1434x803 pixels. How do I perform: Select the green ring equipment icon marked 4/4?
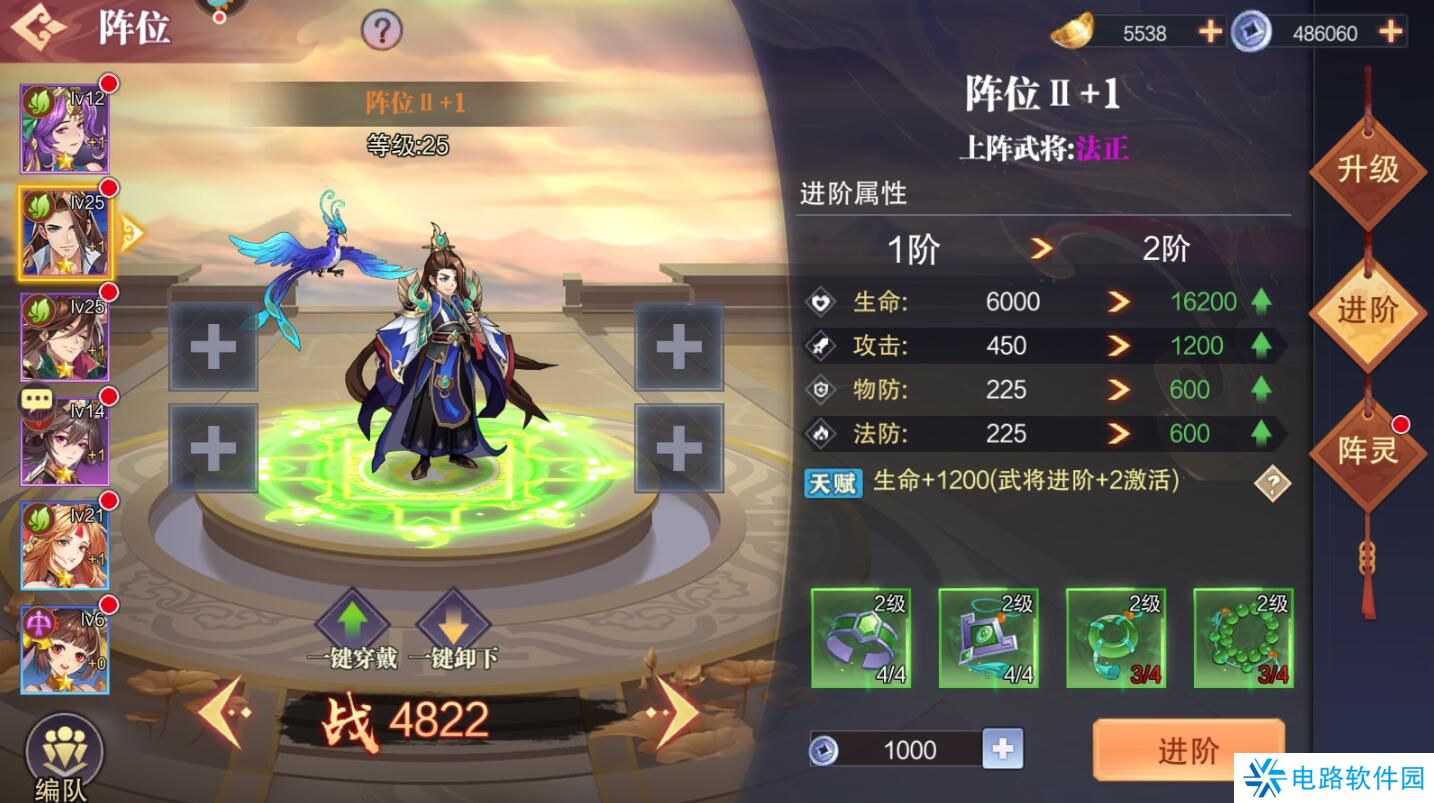tap(860, 638)
